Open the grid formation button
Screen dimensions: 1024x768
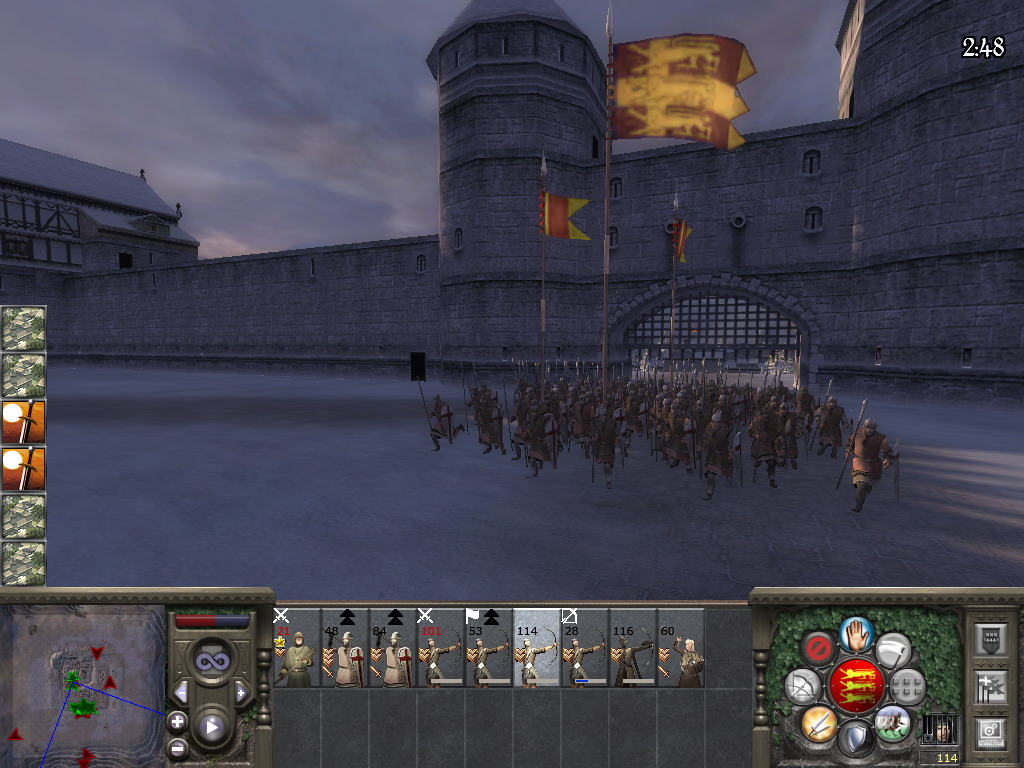tap(907, 687)
